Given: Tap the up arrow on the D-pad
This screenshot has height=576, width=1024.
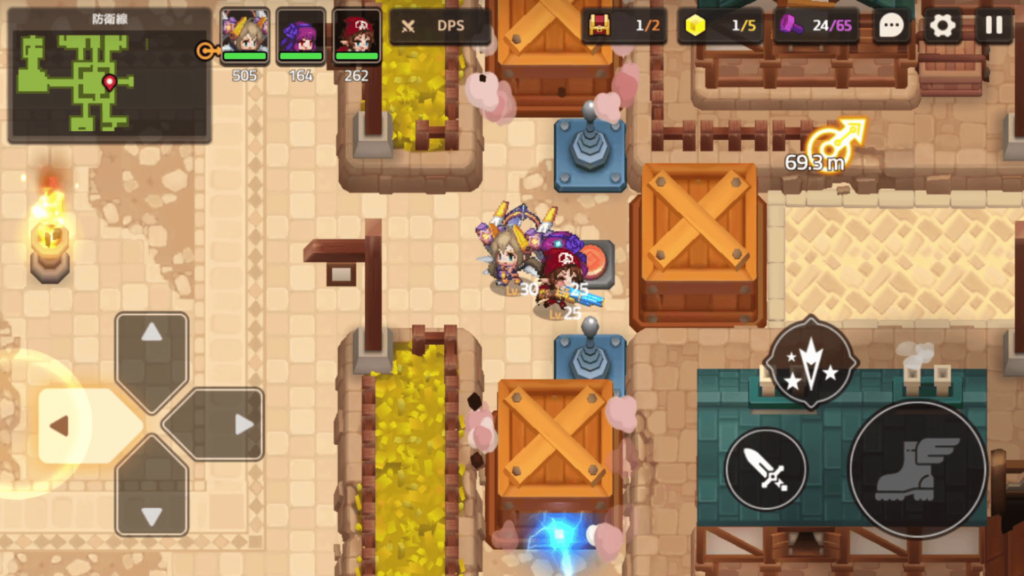Looking at the screenshot, I should 152,349.
